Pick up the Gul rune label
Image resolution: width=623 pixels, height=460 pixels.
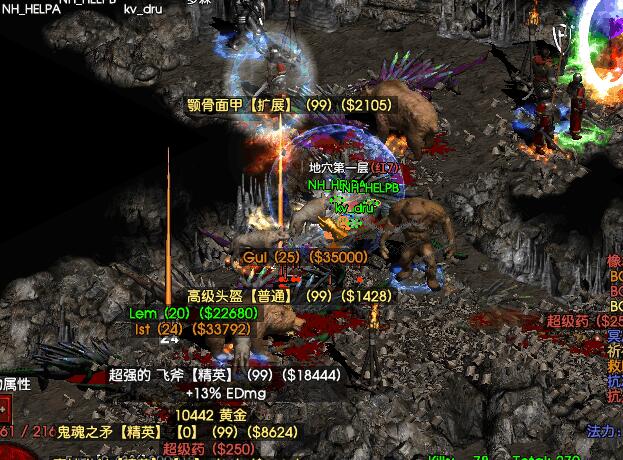[305, 257]
